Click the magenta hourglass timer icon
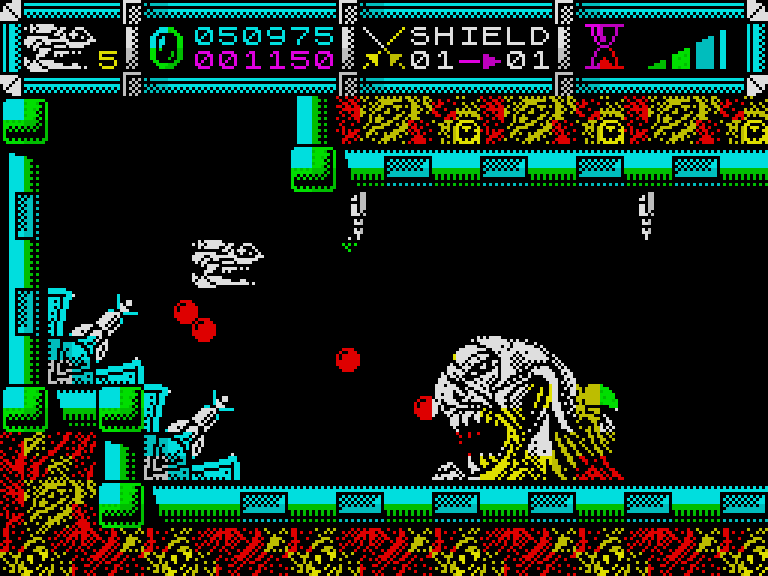The height and width of the screenshot is (576, 768). (x=604, y=47)
